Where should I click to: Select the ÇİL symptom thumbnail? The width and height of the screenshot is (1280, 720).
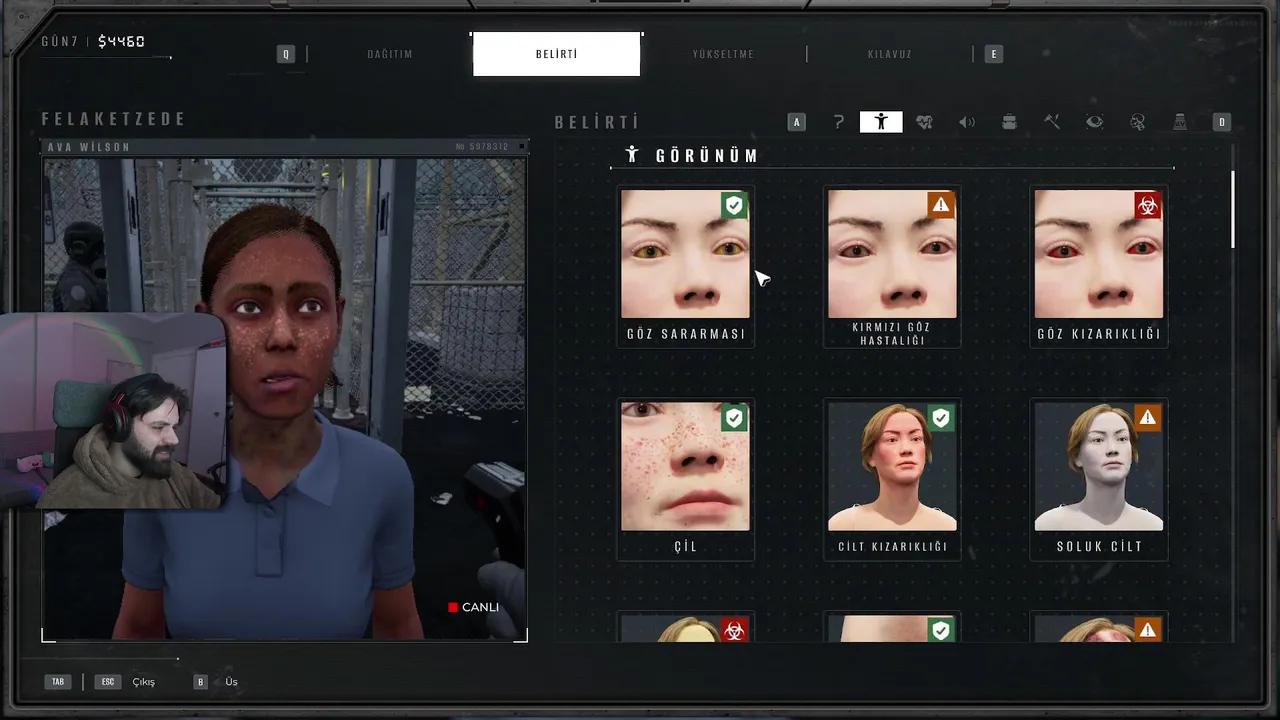click(x=685, y=466)
